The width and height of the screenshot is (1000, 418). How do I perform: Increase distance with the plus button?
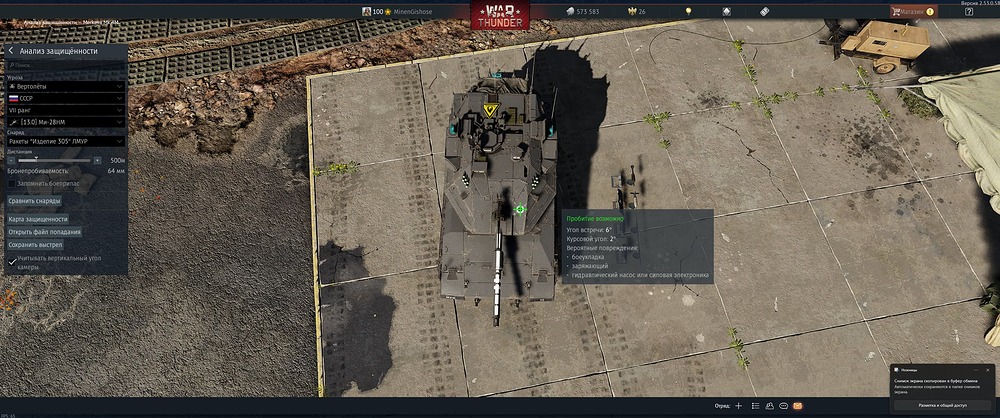point(97,160)
